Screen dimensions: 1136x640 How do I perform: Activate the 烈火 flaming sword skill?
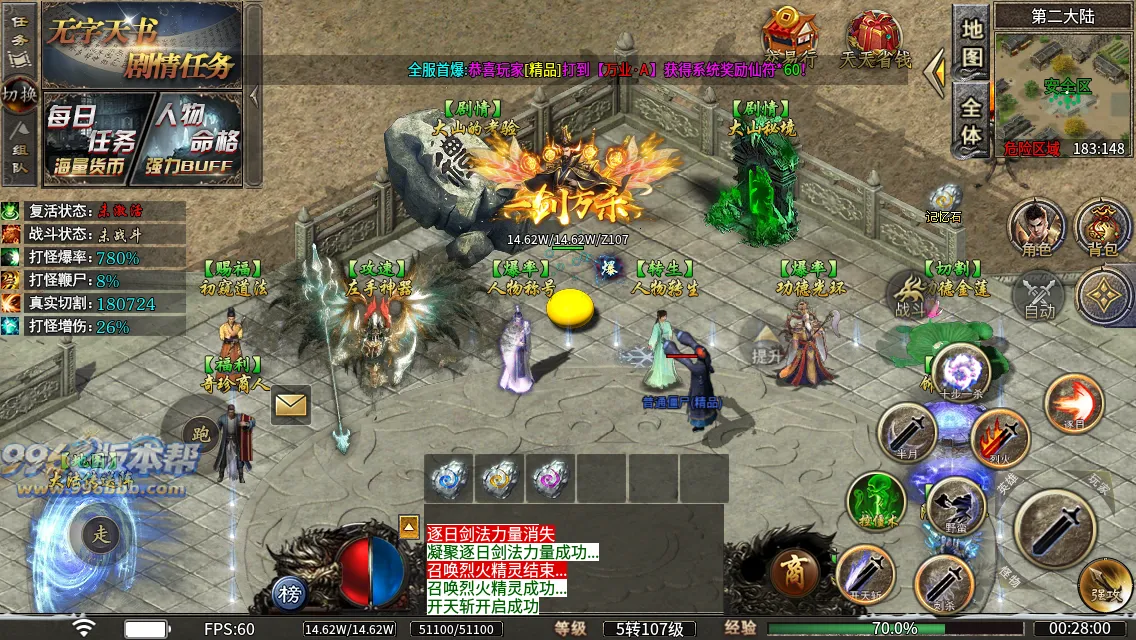(x=1000, y=439)
